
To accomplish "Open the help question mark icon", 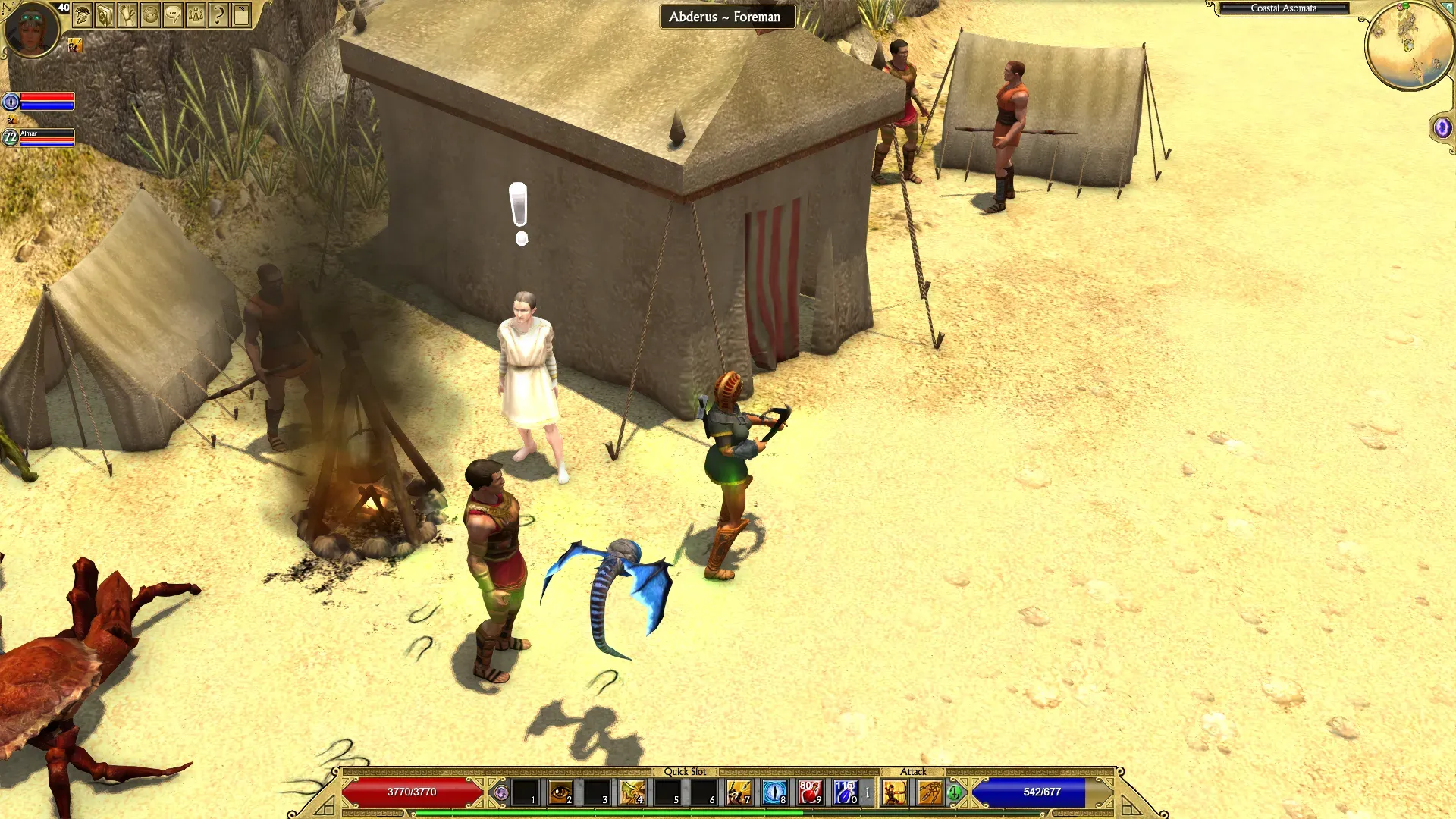I will coord(218,15).
